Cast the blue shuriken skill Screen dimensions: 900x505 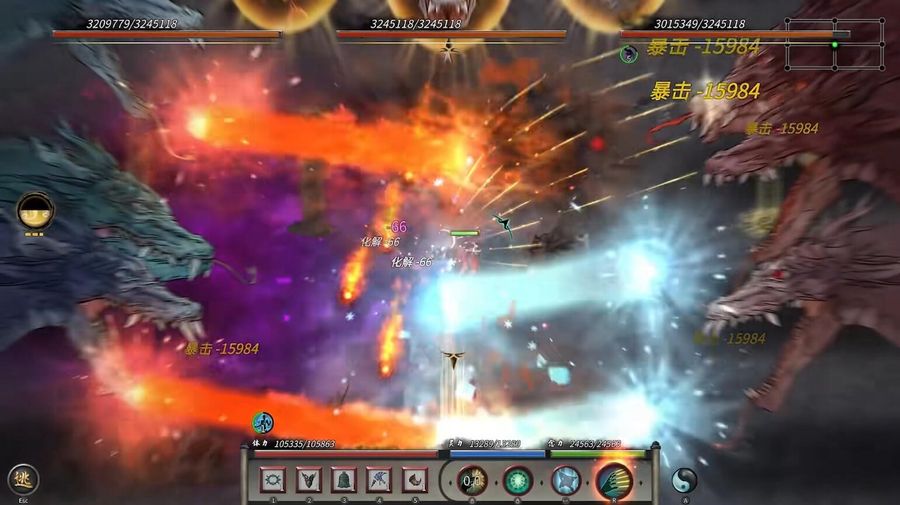tap(566, 481)
